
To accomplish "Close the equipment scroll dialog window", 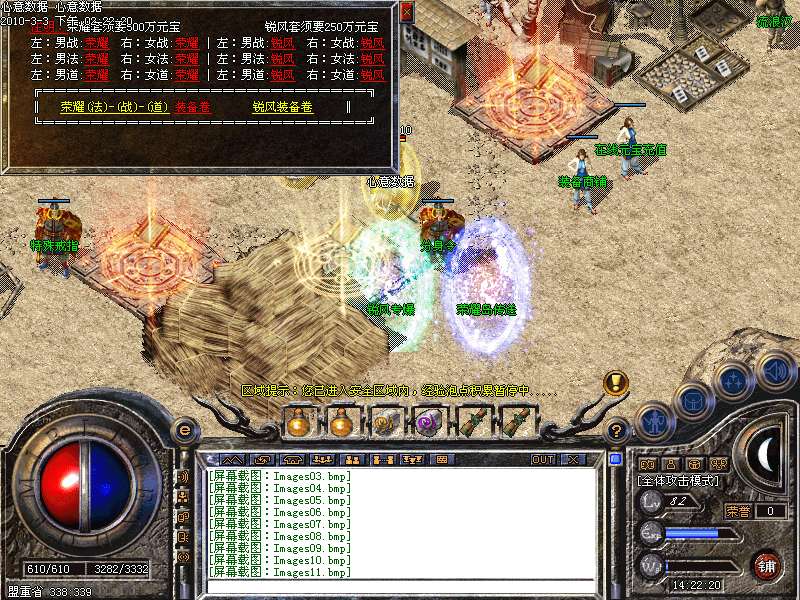I will [405, 12].
